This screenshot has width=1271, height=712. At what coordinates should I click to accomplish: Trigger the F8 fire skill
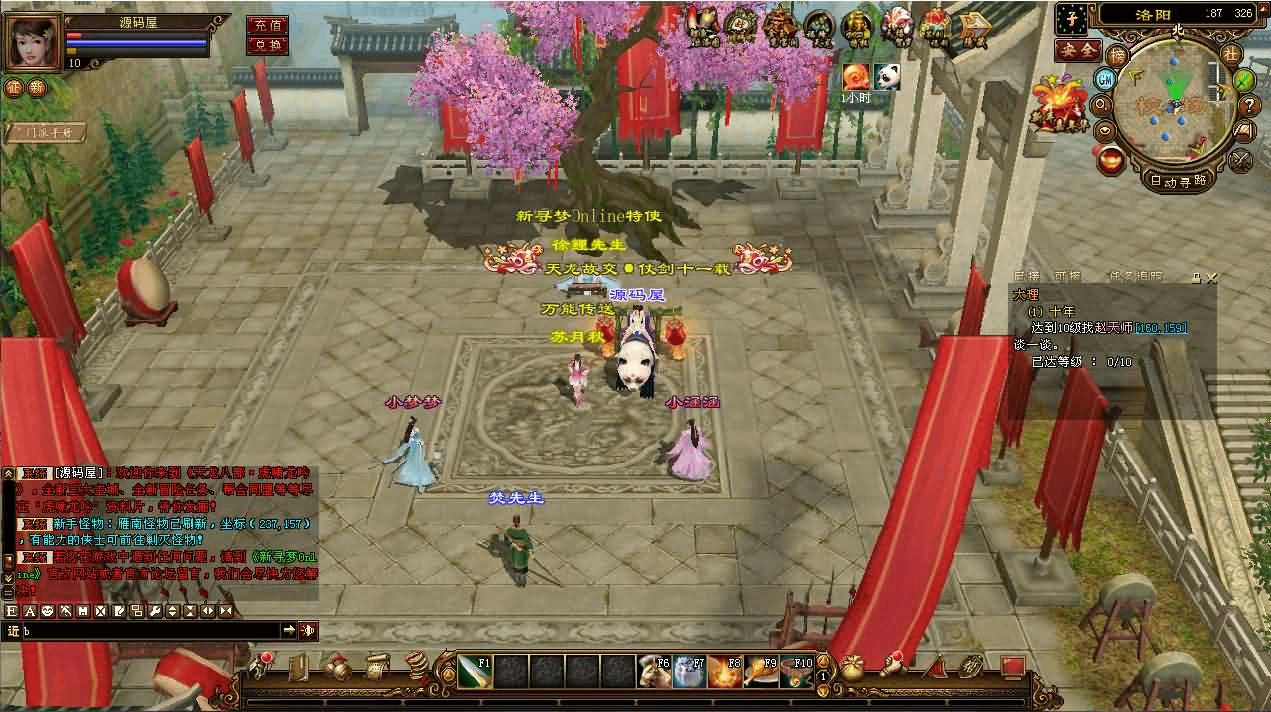726,672
